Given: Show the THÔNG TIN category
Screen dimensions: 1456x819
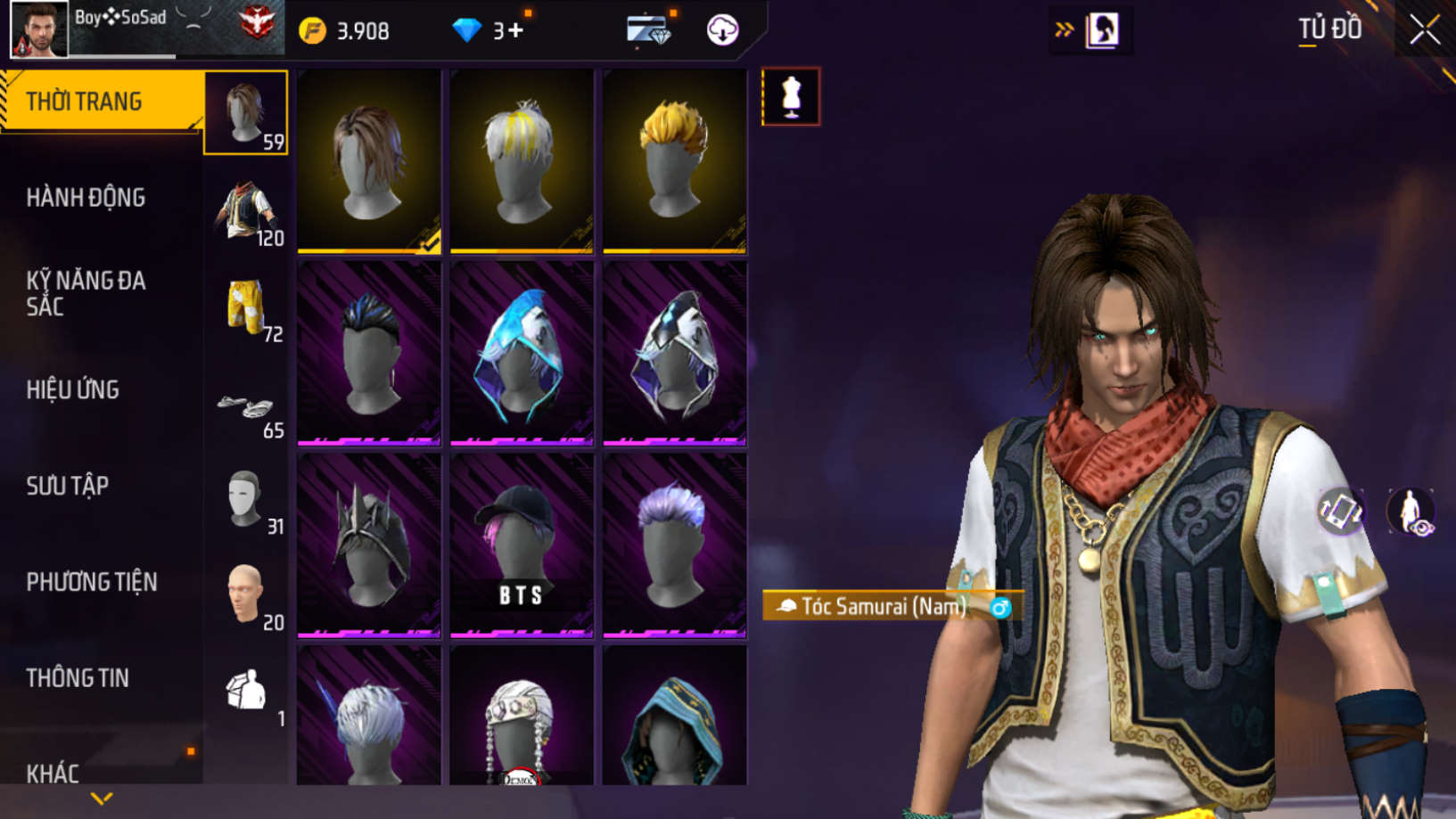Looking at the screenshot, I should click(x=78, y=678).
